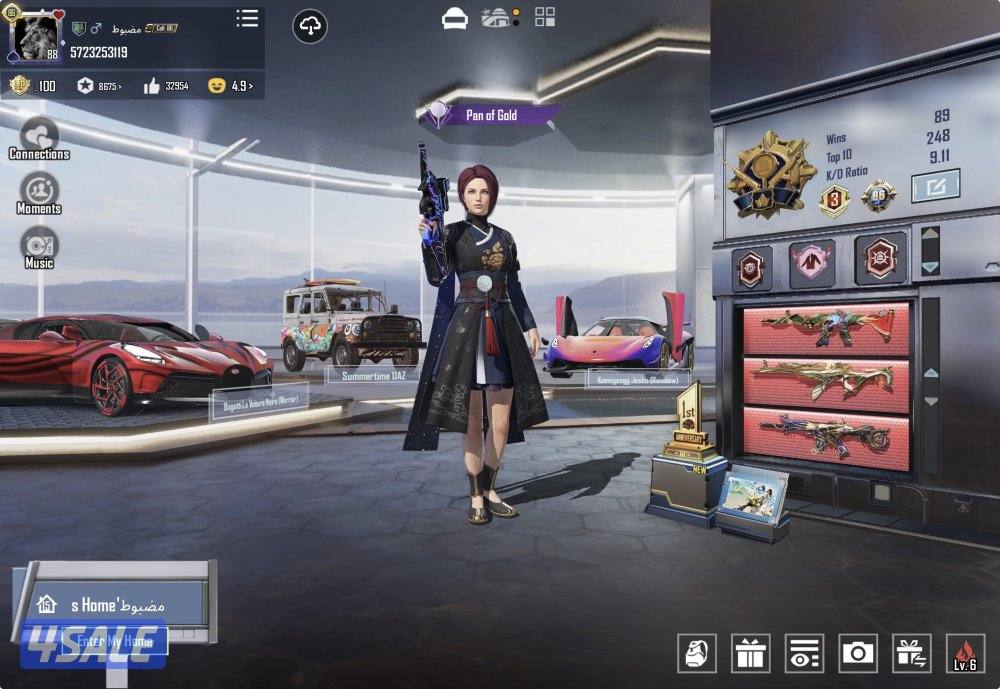
Task: Take a photo with the camera icon
Action: [857, 653]
